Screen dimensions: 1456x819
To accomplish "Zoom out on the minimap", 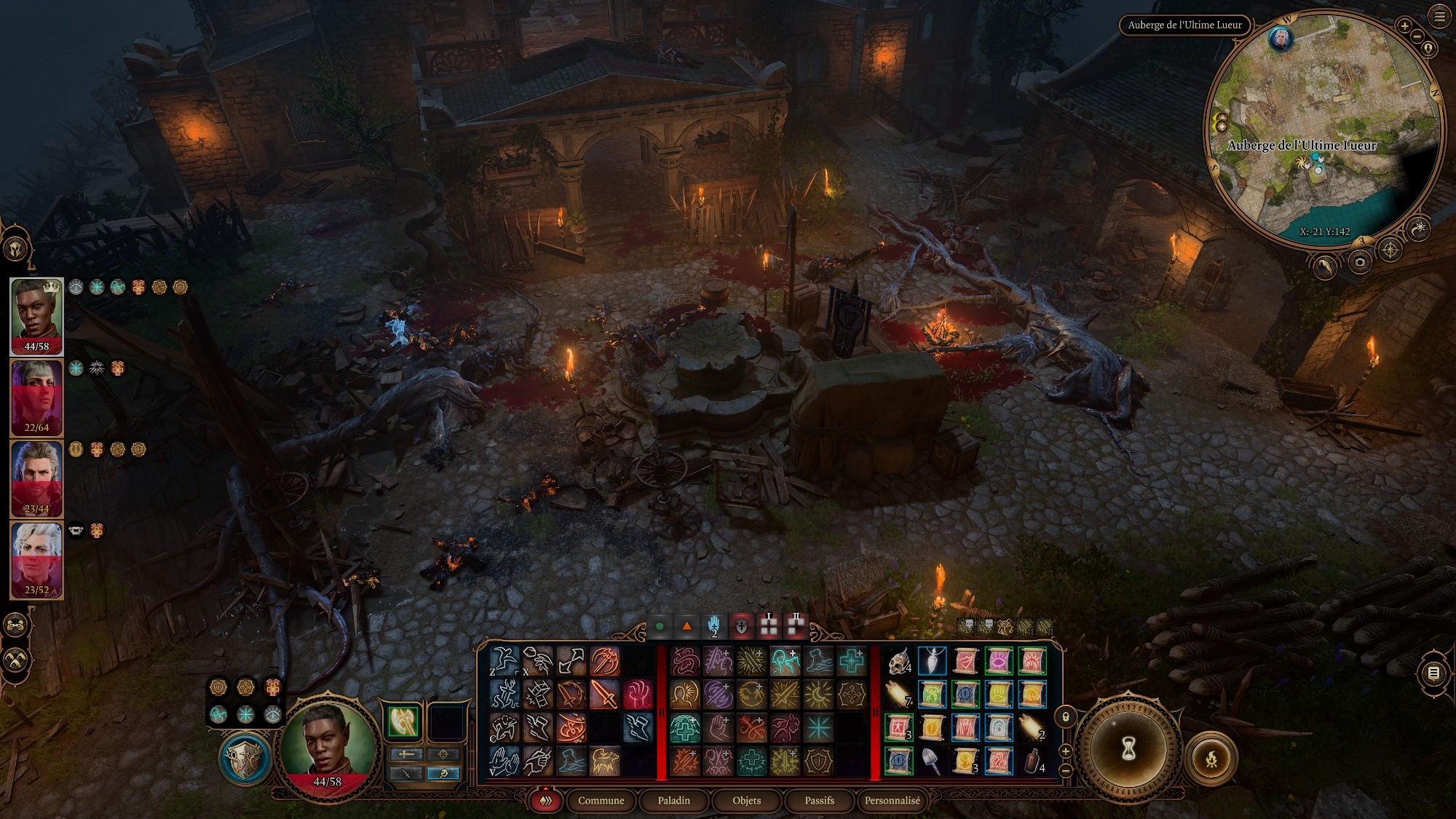I will 1417,36.
